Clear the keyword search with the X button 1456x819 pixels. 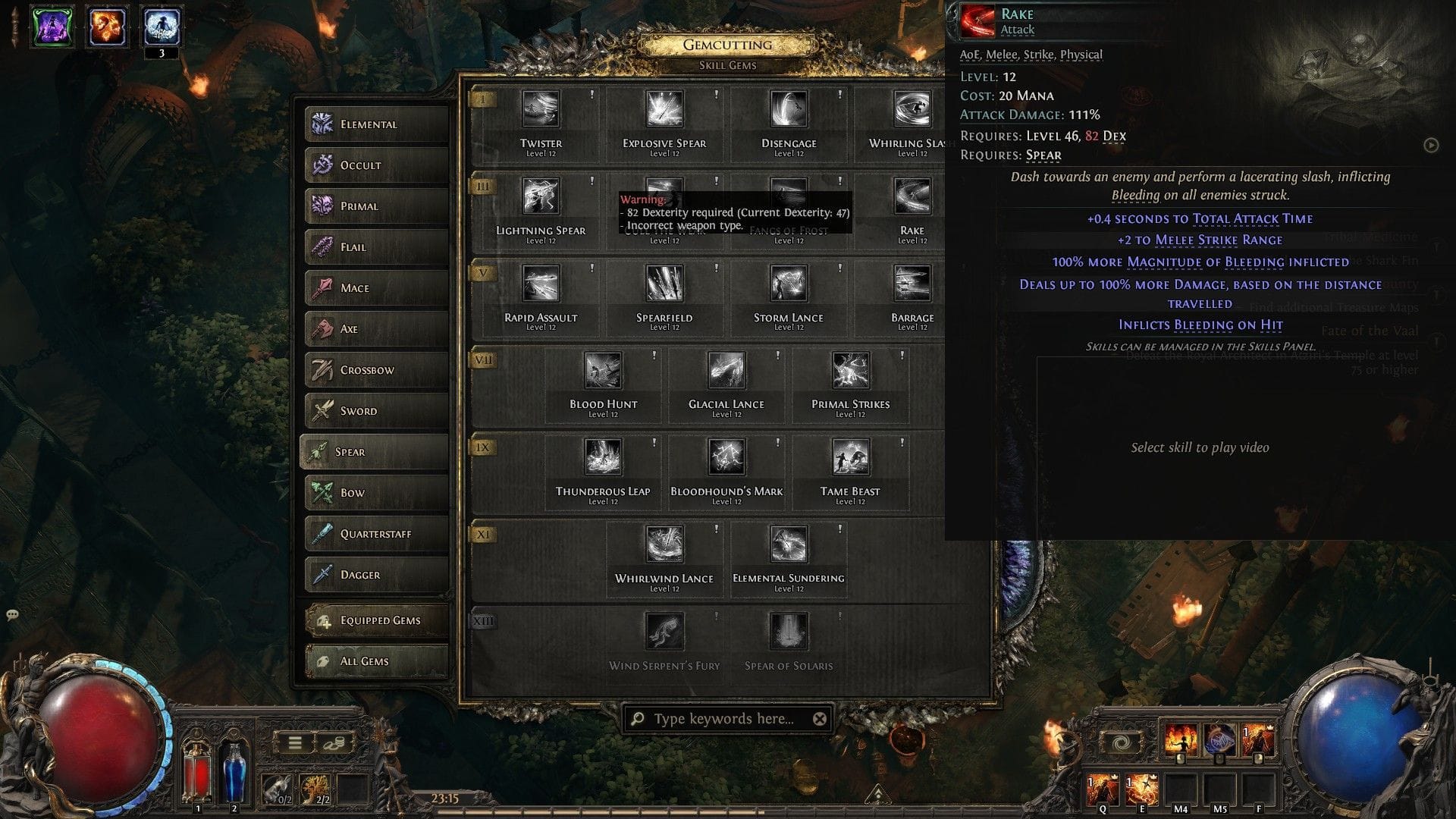pos(819,720)
